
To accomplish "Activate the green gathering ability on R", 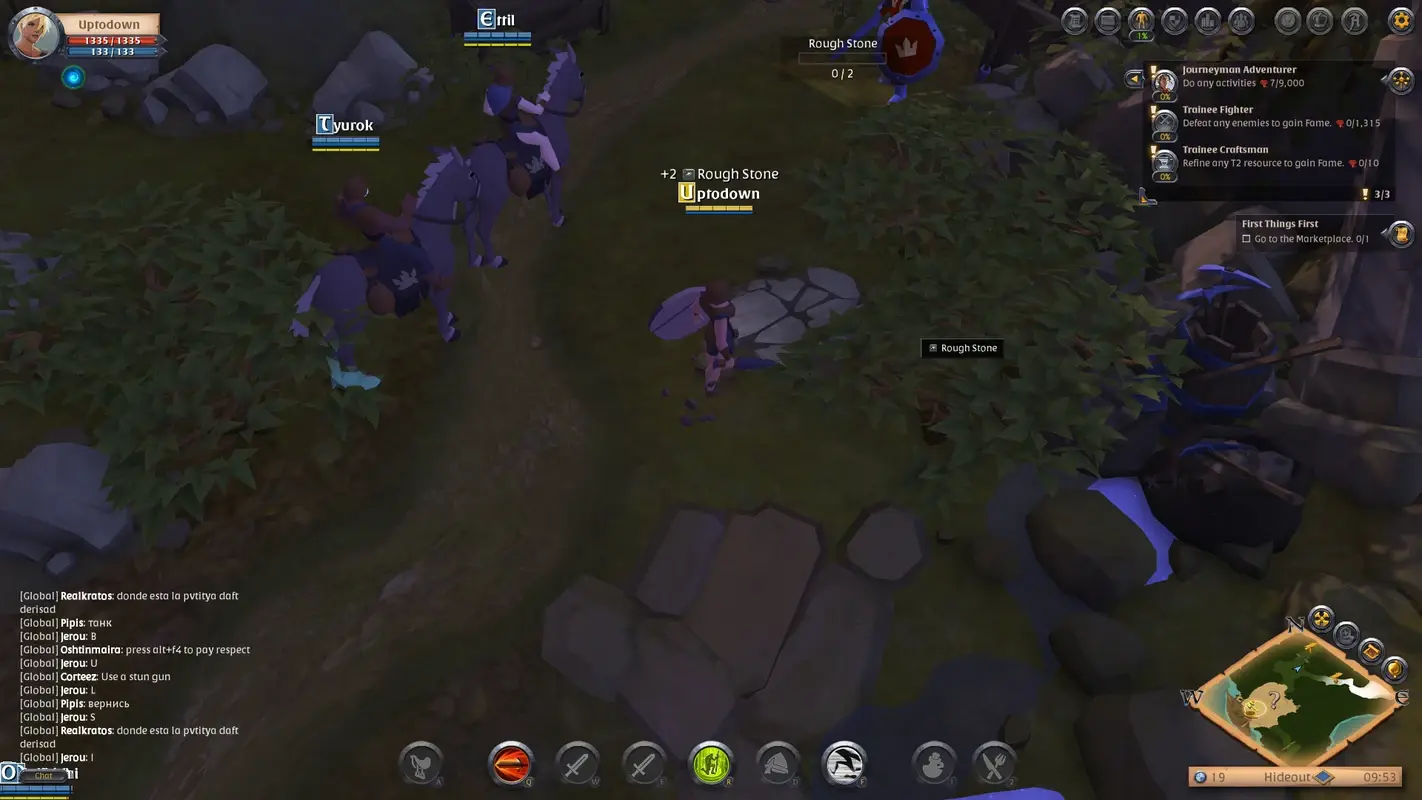I will click(x=711, y=763).
